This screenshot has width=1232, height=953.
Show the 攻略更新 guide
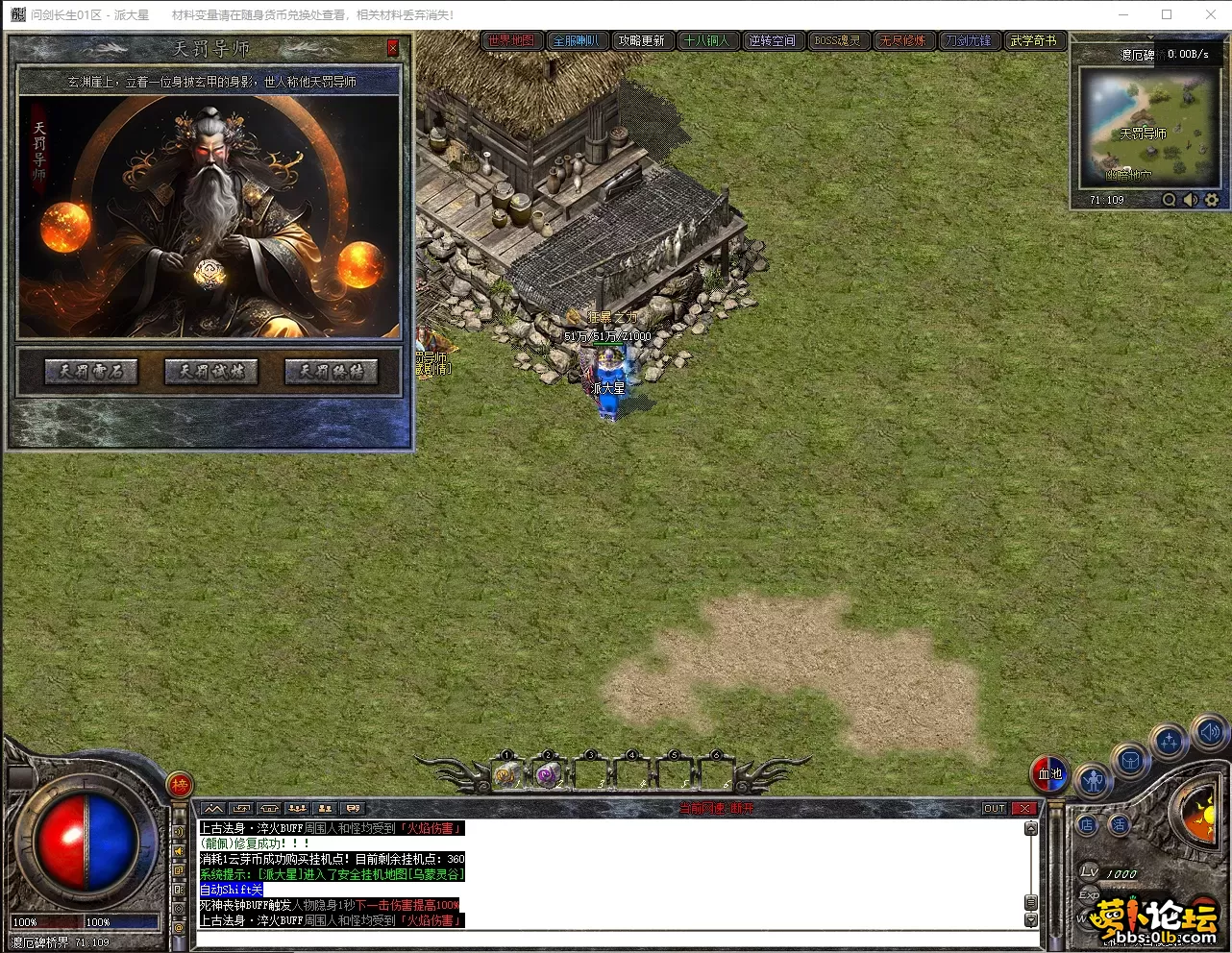(641, 40)
